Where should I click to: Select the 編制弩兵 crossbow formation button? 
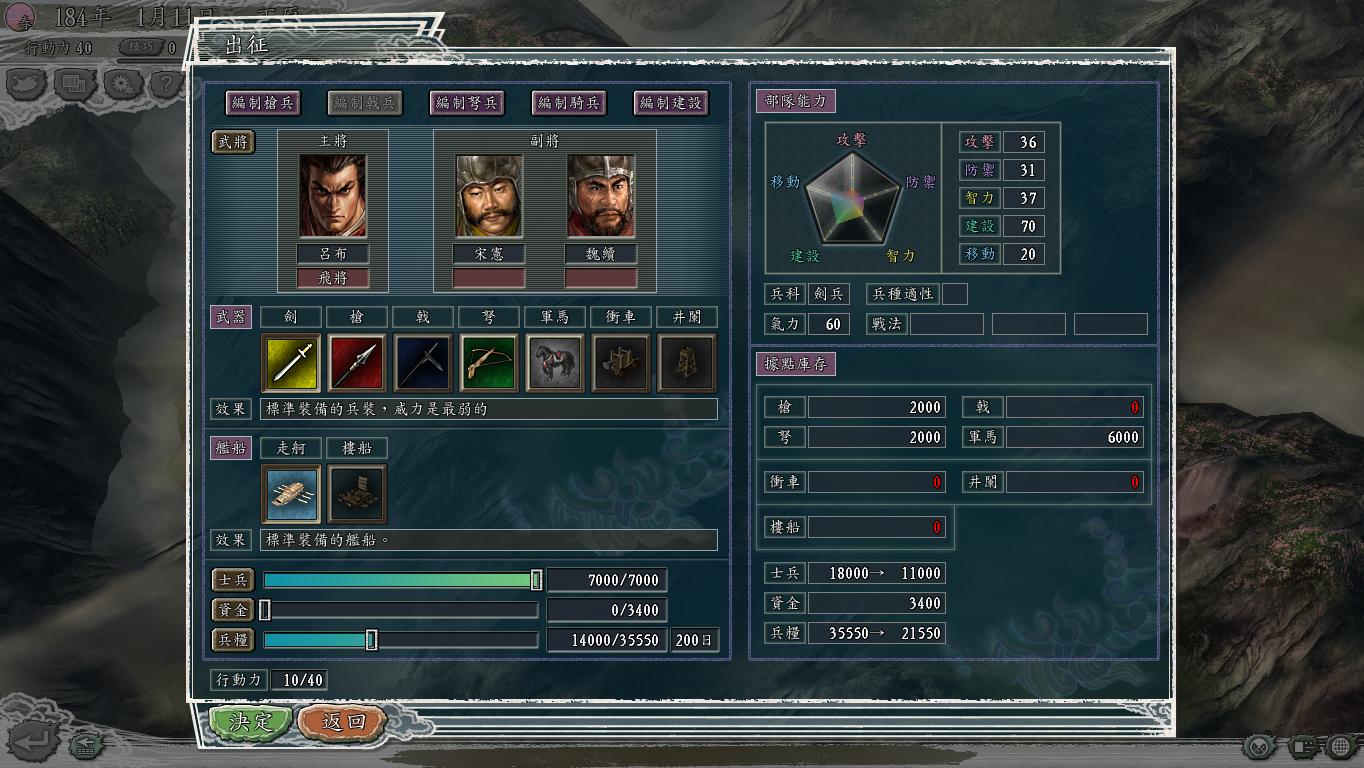(x=467, y=102)
